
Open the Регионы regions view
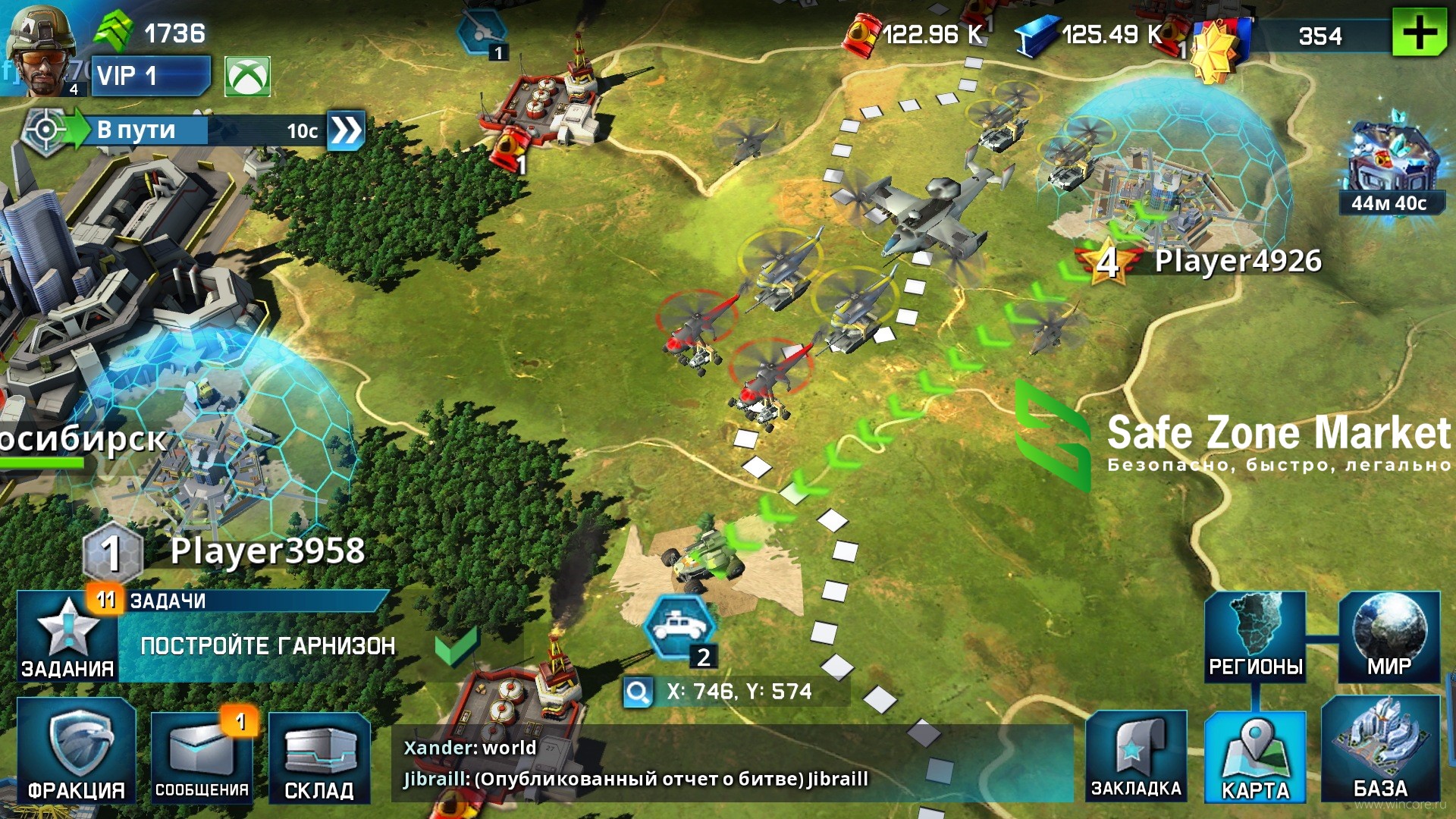point(1255,637)
